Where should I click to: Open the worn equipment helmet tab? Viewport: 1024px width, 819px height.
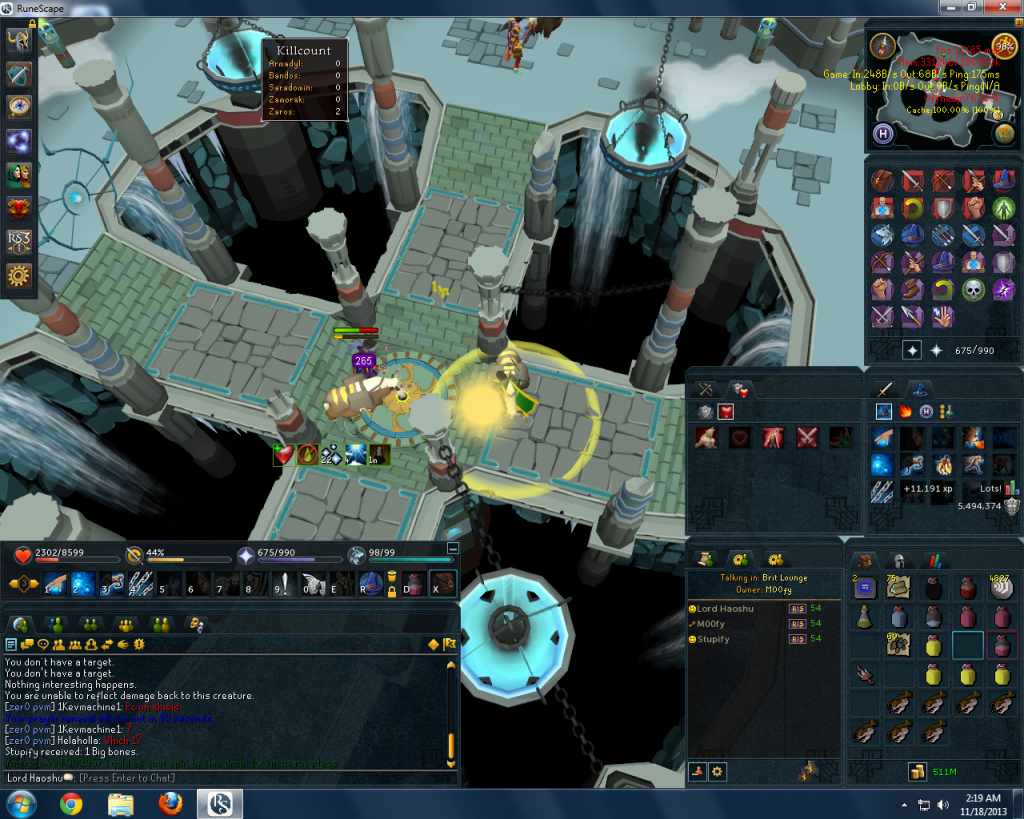click(899, 561)
